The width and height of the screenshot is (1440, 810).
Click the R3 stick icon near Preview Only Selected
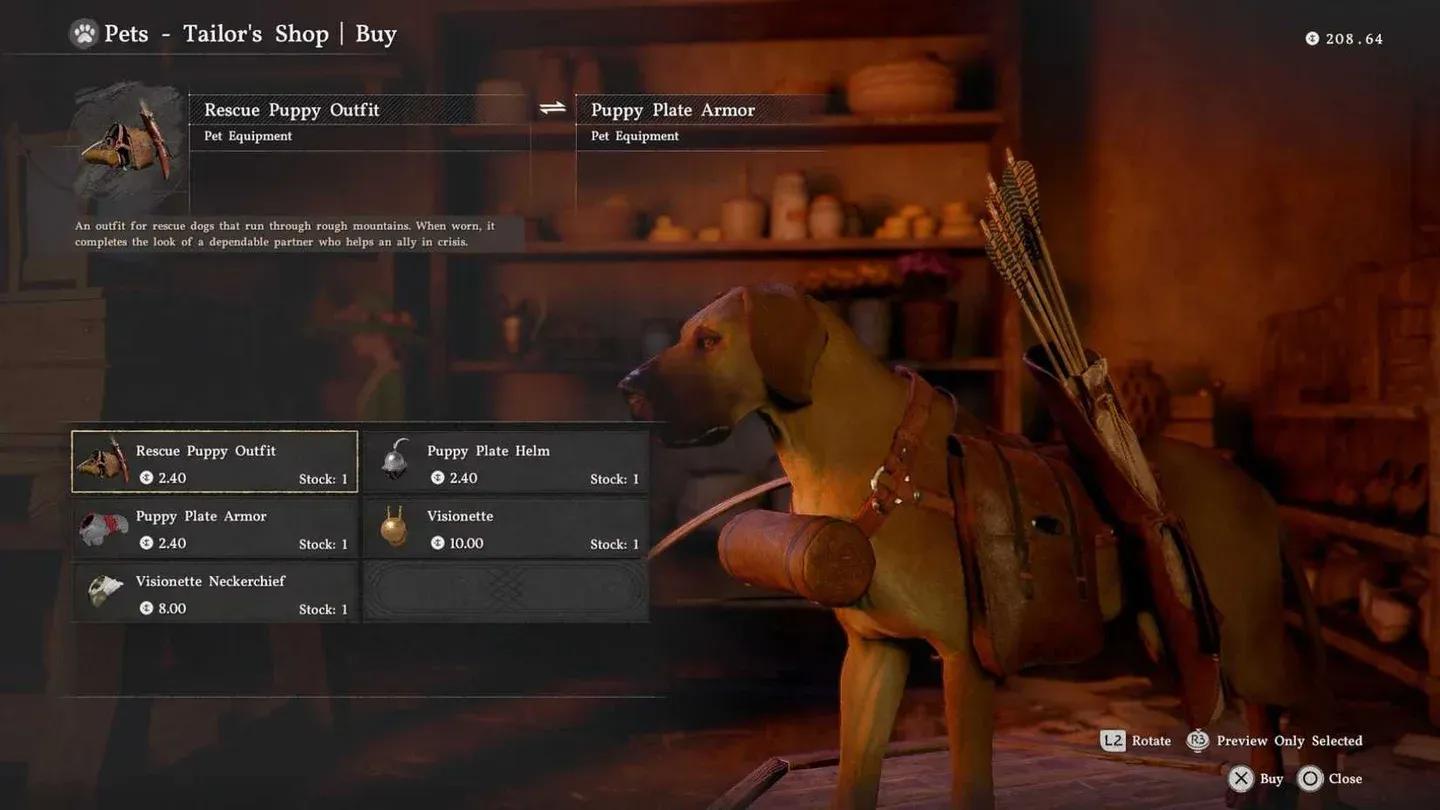pos(1196,741)
